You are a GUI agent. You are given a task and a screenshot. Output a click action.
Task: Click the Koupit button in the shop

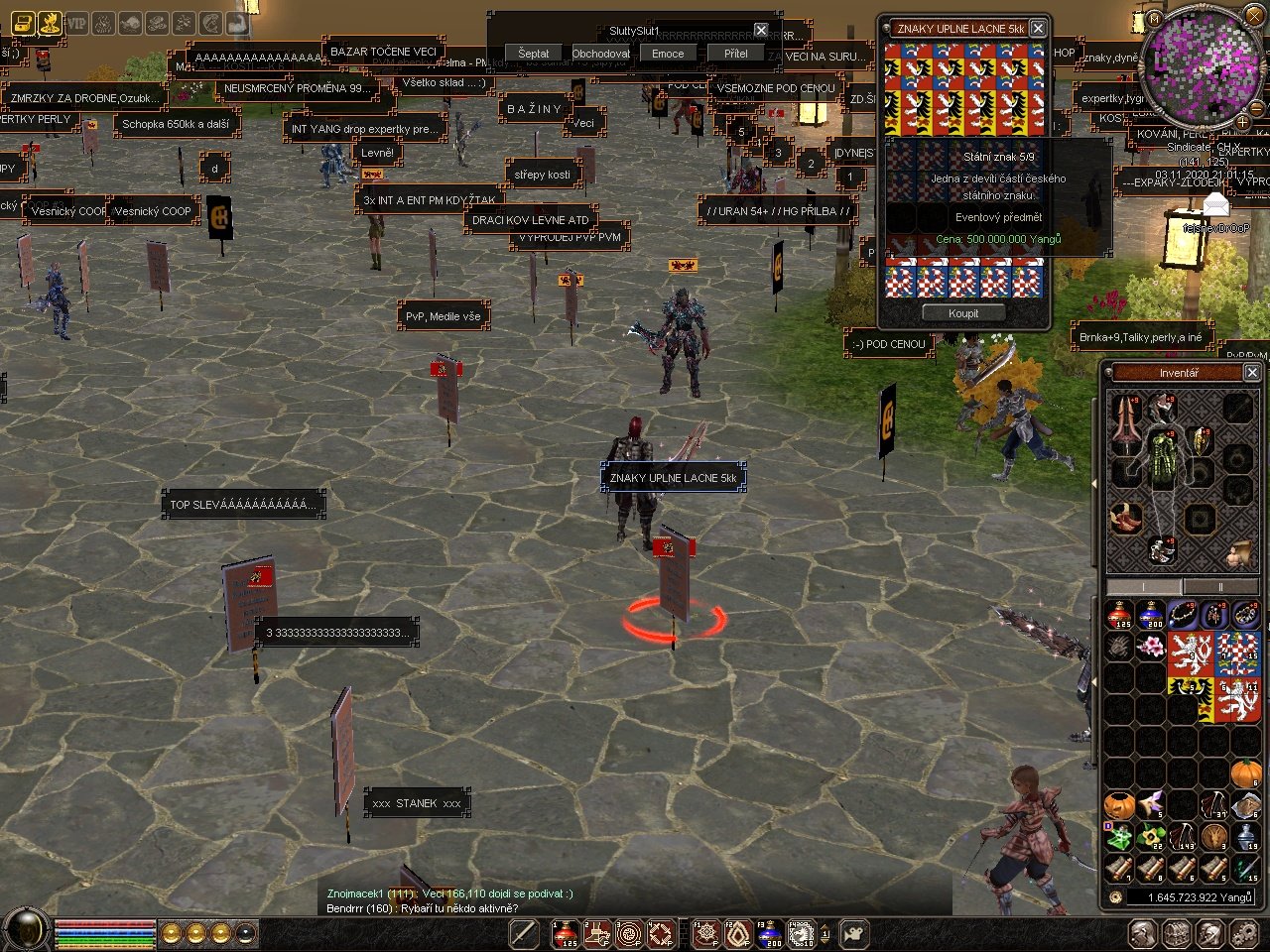click(962, 313)
